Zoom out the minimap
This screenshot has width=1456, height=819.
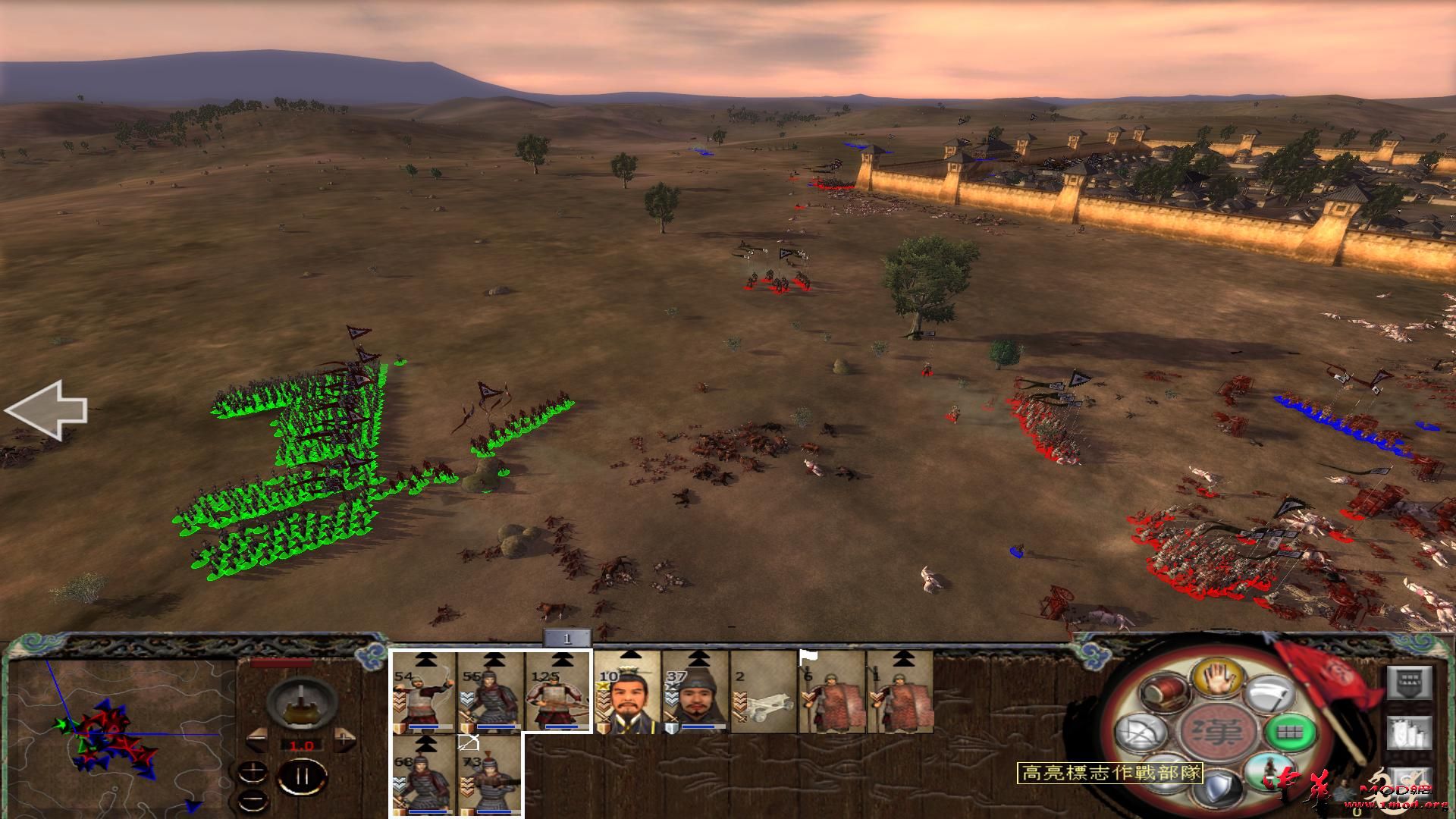[251, 801]
